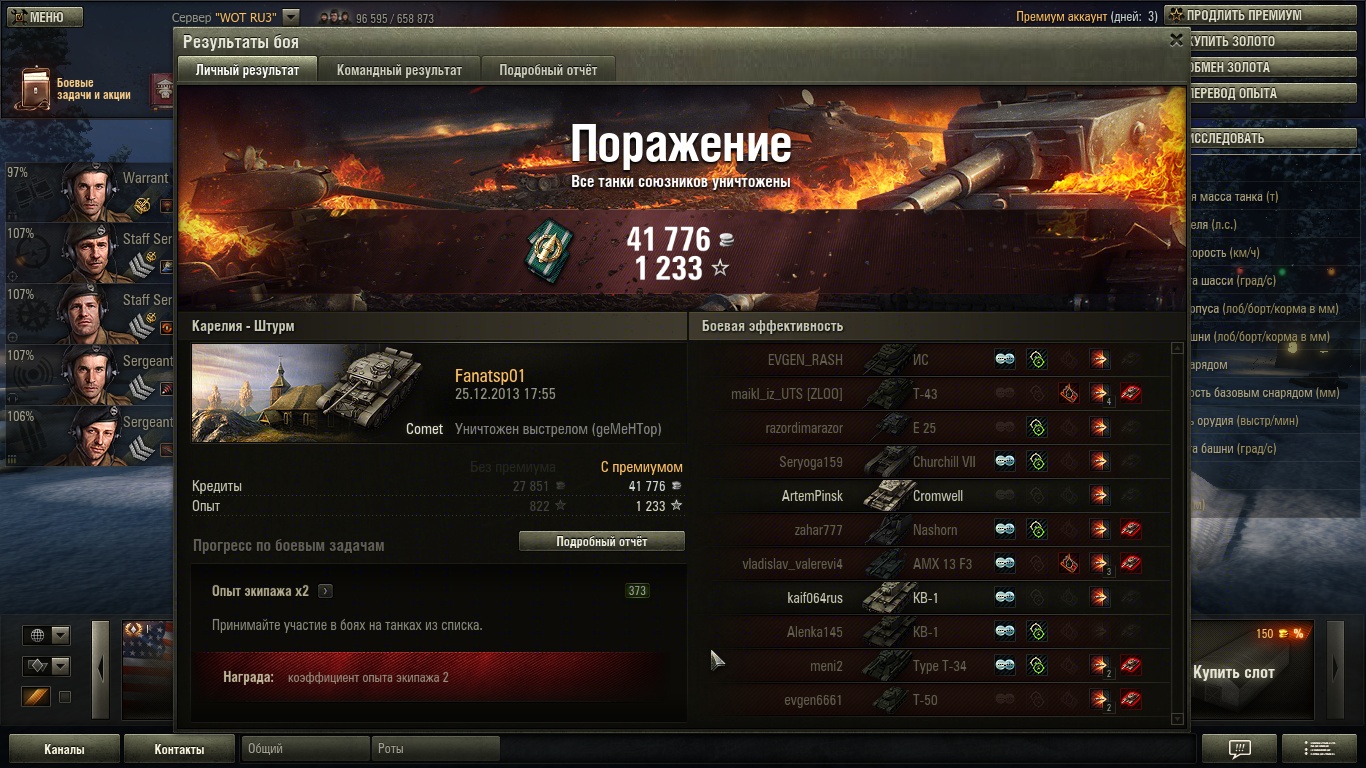Close the battle results window

(x=1176, y=40)
